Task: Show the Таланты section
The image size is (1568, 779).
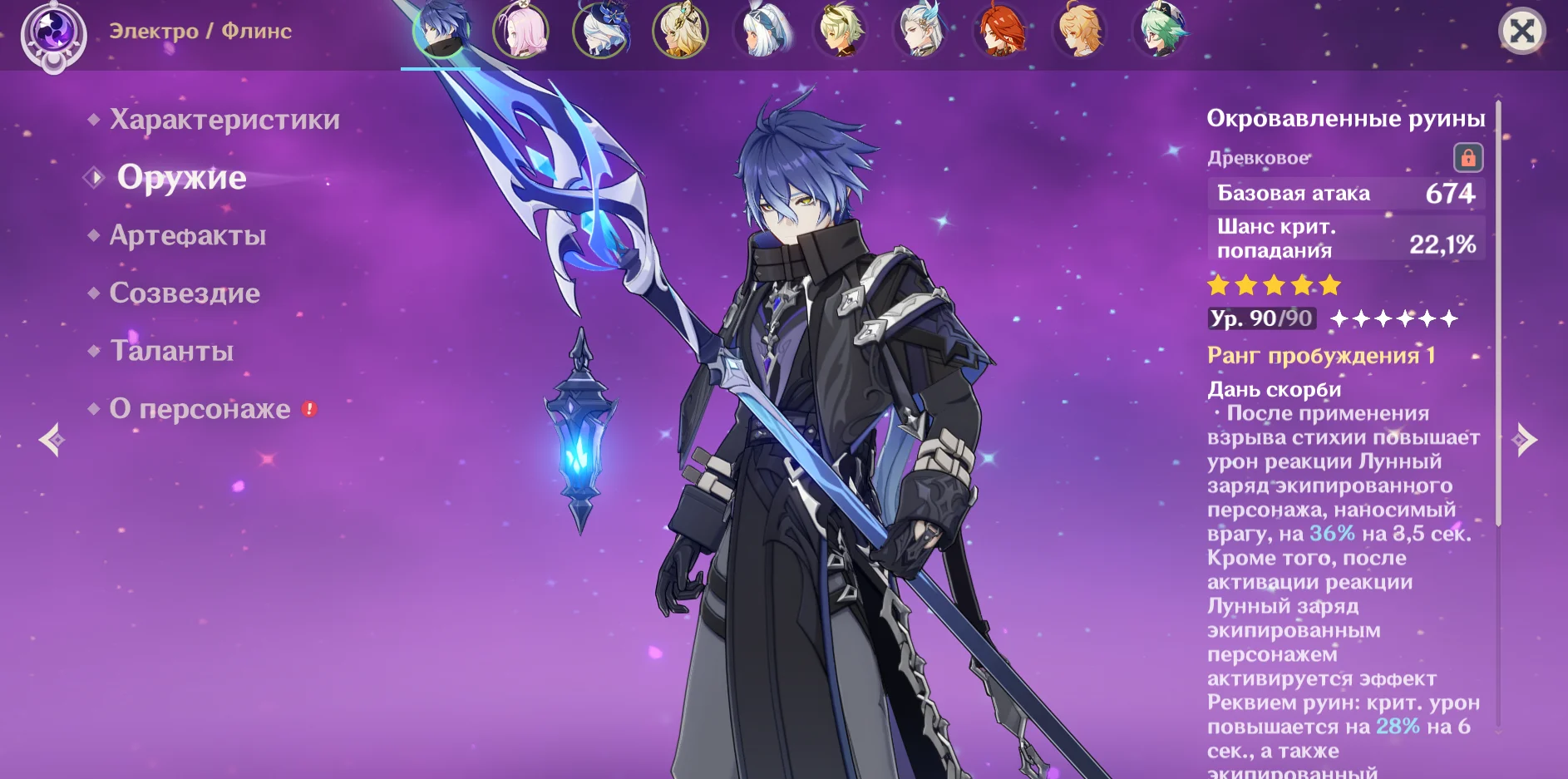Action: [x=171, y=351]
